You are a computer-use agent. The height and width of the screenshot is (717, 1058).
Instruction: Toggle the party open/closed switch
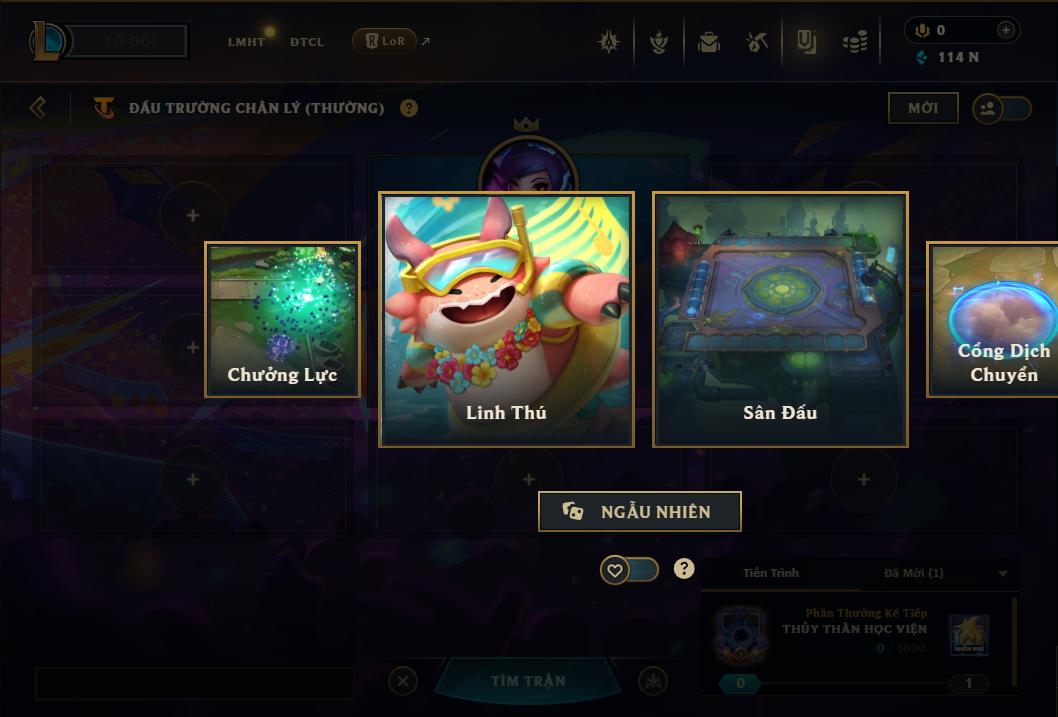tap(1001, 109)
